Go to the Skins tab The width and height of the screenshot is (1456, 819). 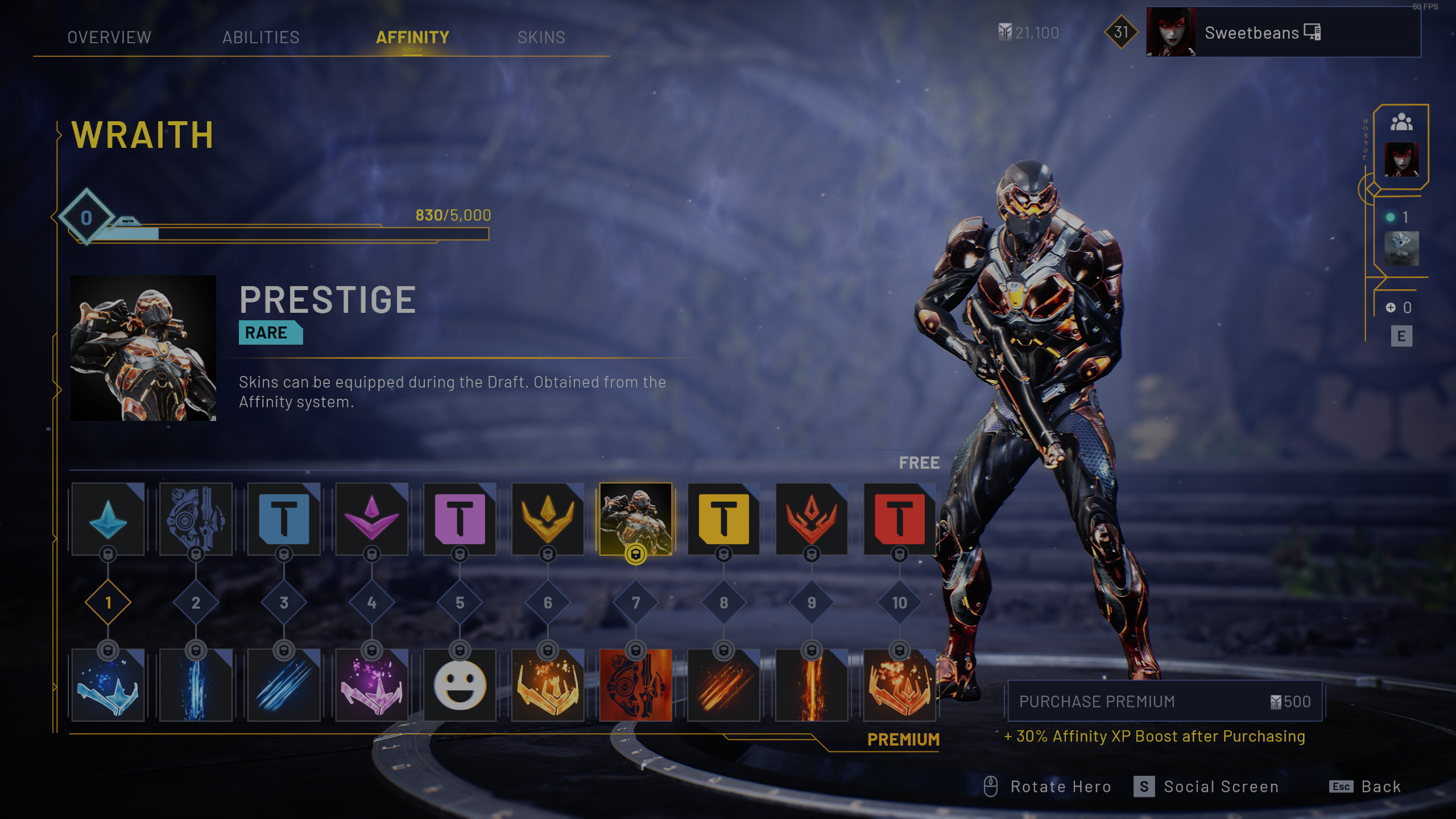(541, 38)
